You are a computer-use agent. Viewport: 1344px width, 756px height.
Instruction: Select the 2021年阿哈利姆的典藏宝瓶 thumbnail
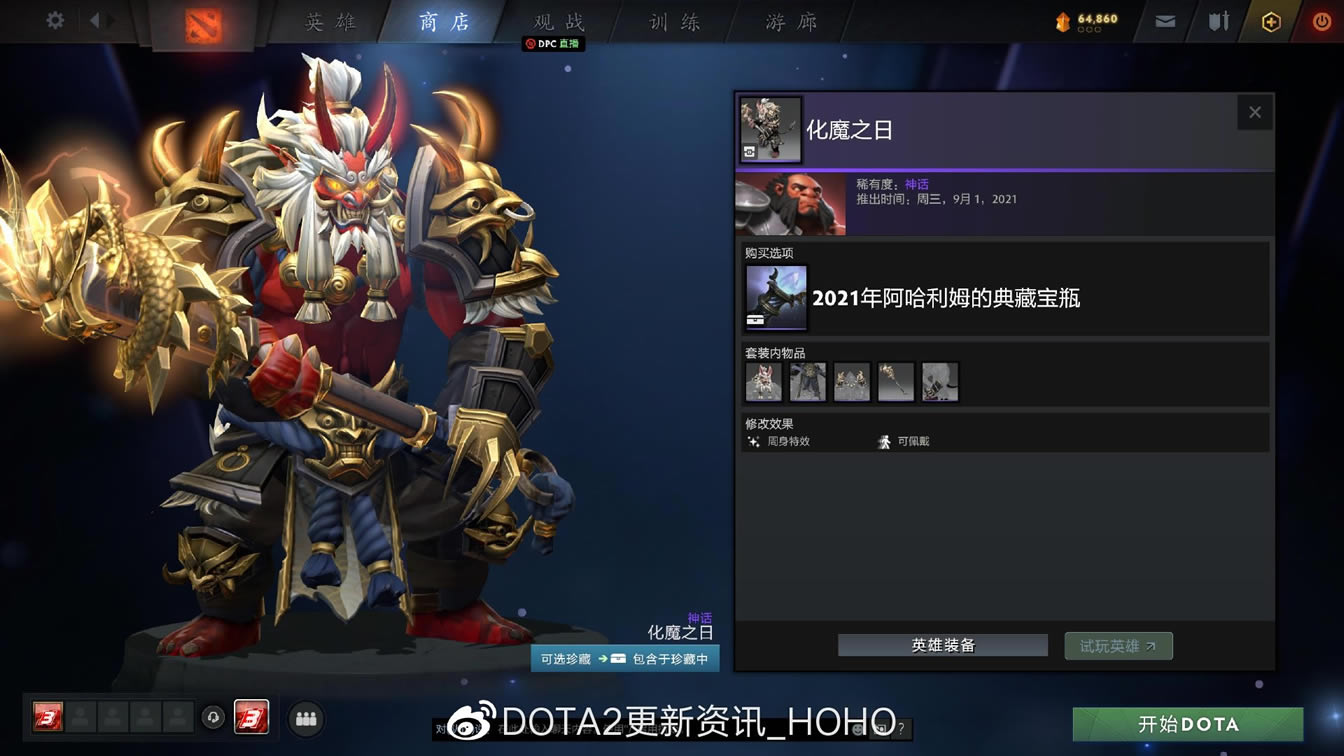point(774,297)
